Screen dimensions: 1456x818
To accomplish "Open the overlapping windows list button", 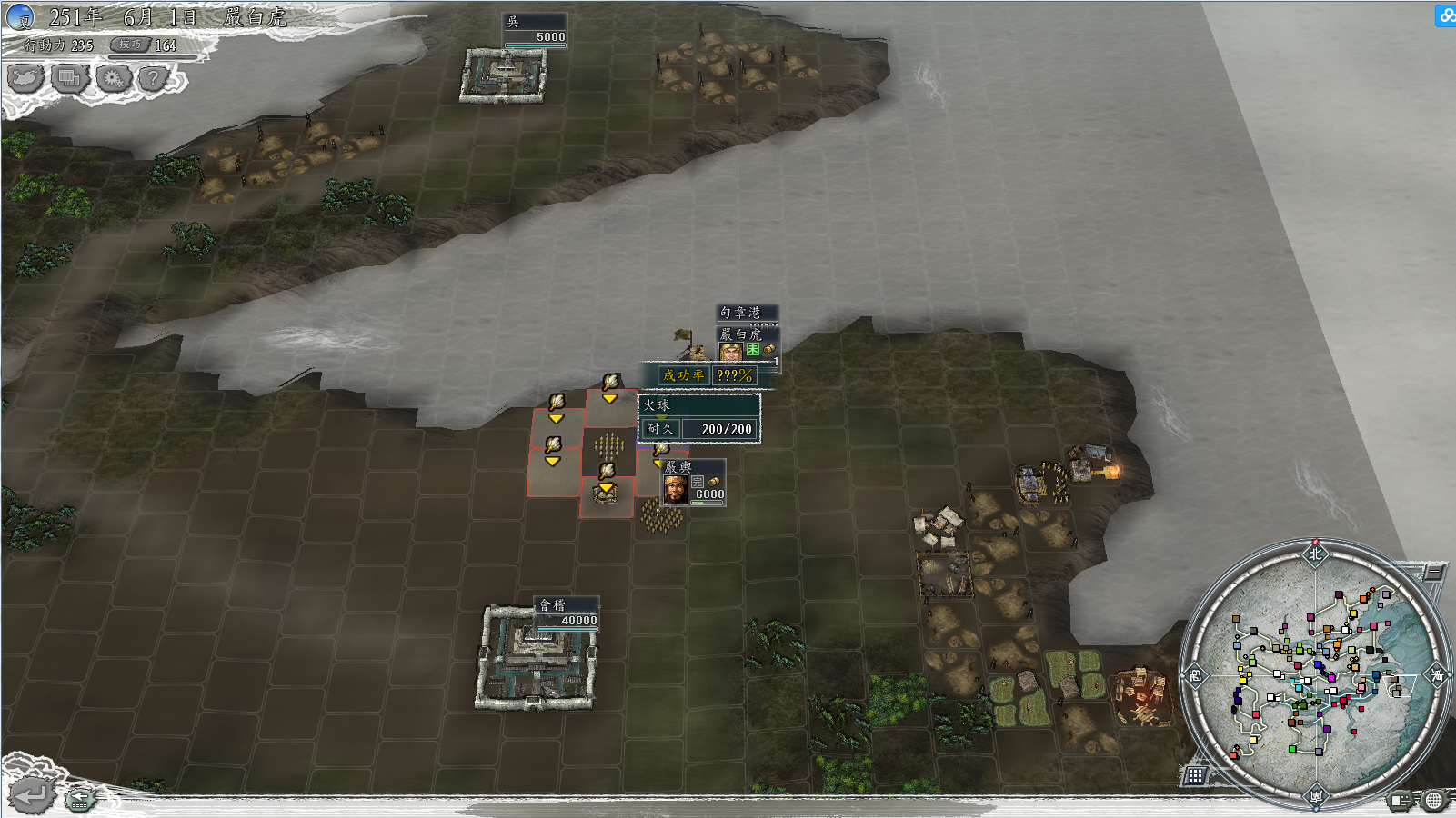I will [x=69, y=79].
